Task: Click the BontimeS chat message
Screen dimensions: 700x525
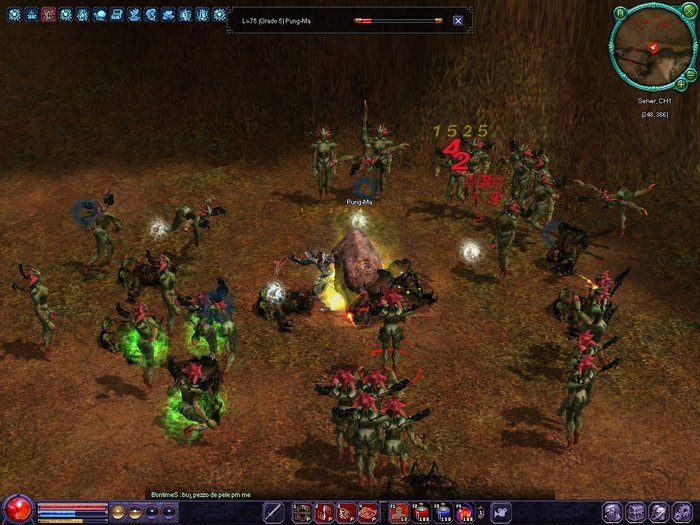Action: tap(208, 495)
